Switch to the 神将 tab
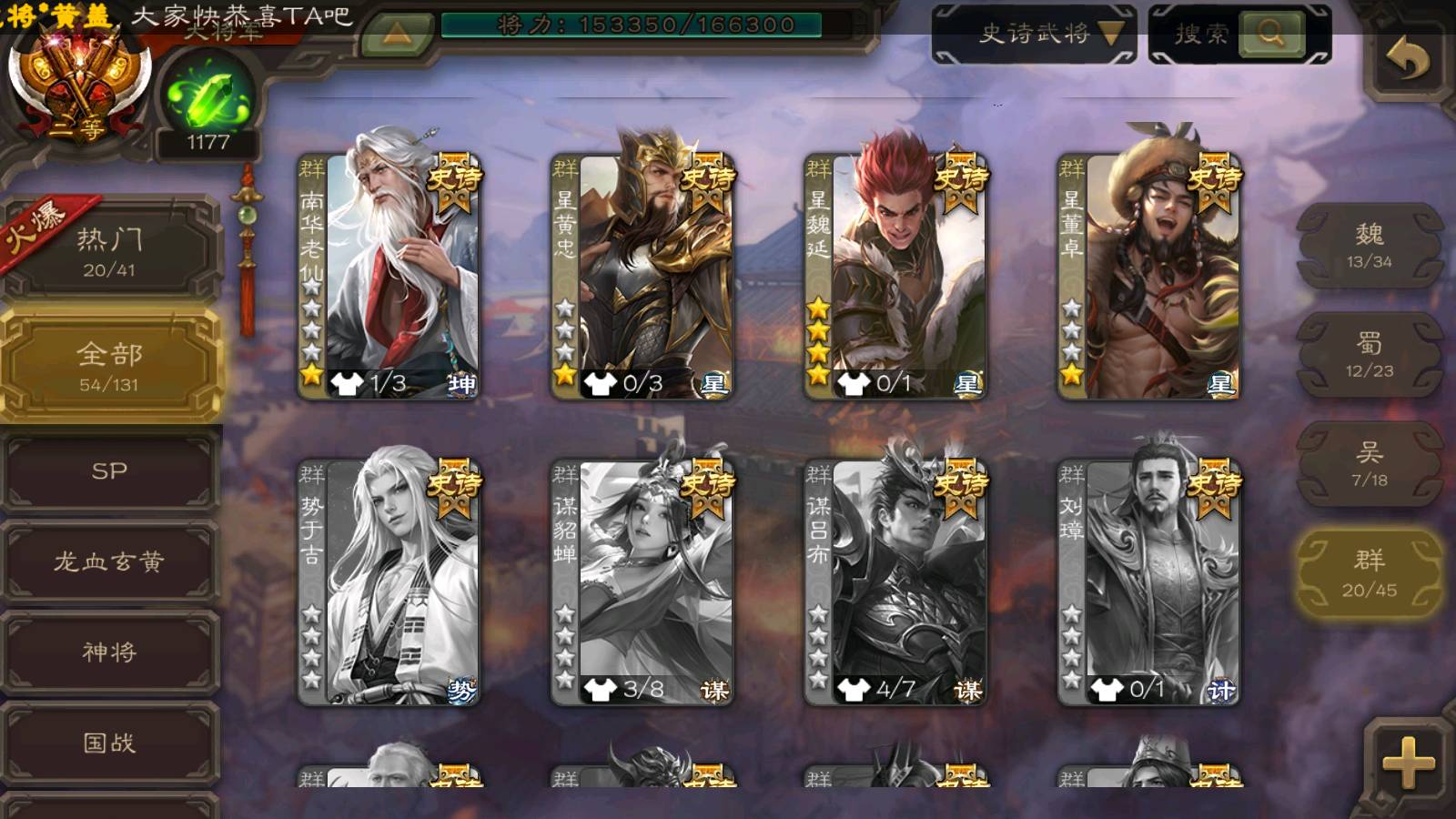Viewport: 1456px width, 819px height. click(x=109, y=652)
